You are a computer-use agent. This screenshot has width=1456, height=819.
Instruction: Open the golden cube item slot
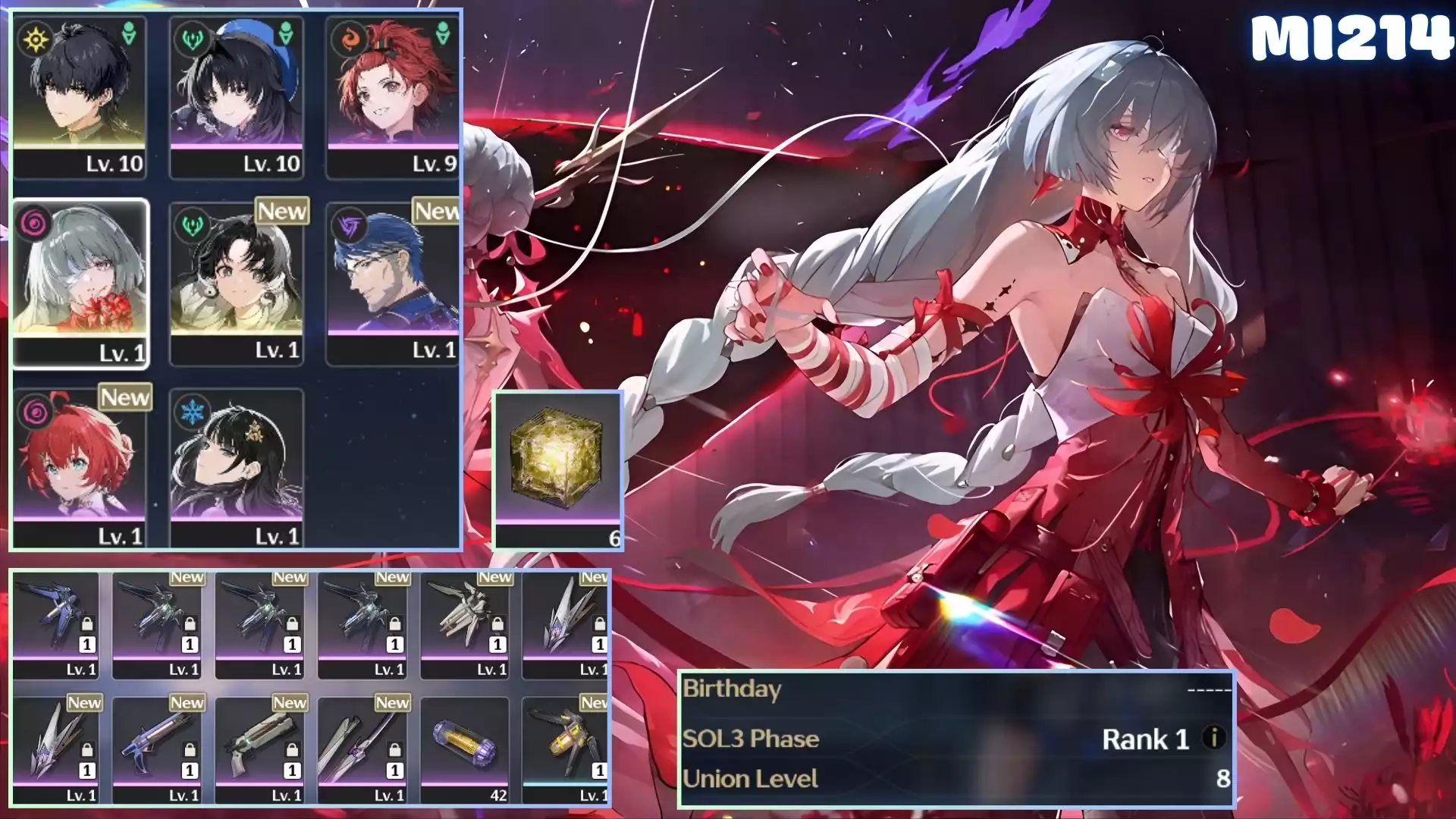pyautogui.click(x=557, y=469)
